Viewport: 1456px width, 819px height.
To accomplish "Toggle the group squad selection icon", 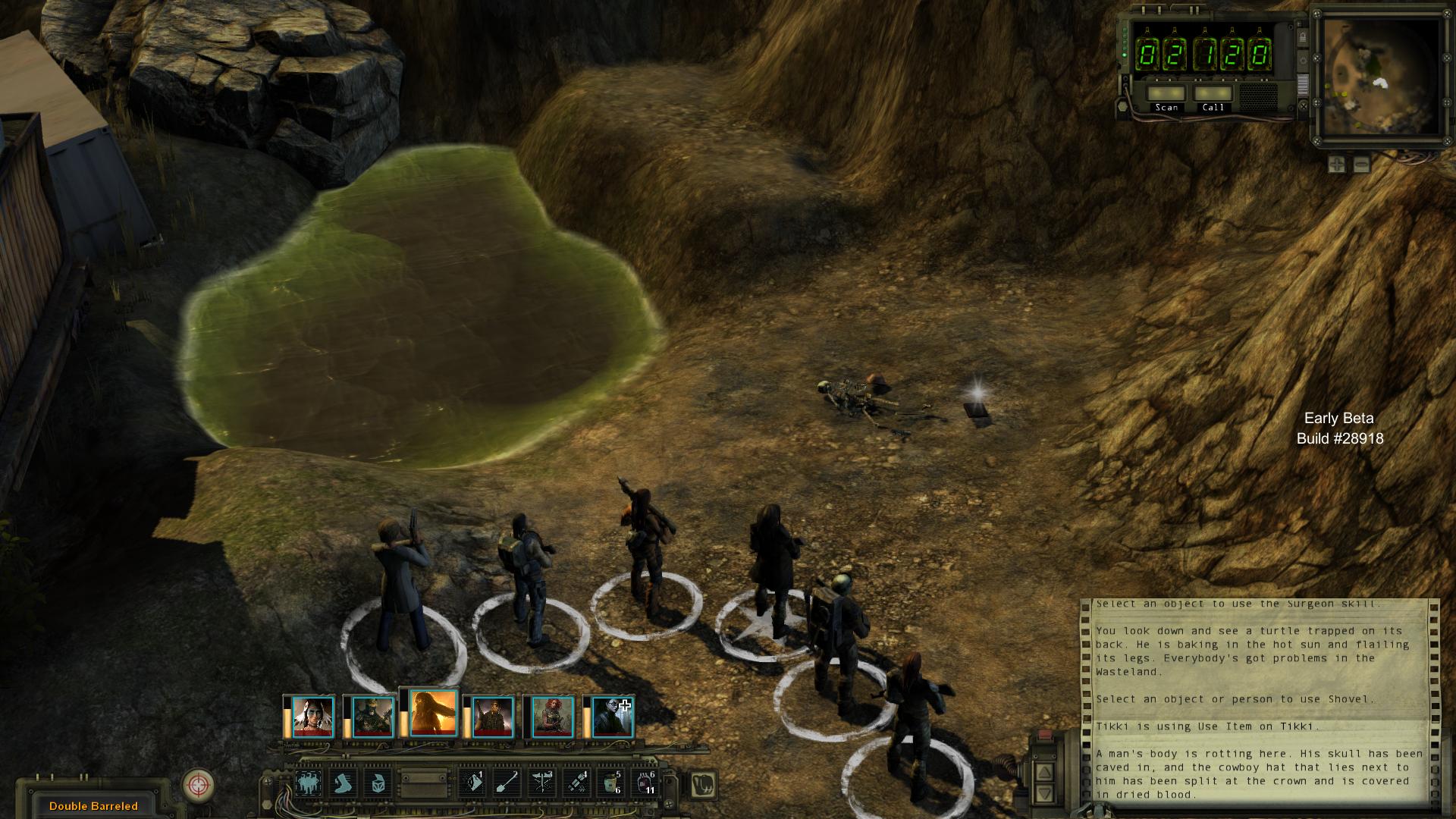I will click(309, 783).
